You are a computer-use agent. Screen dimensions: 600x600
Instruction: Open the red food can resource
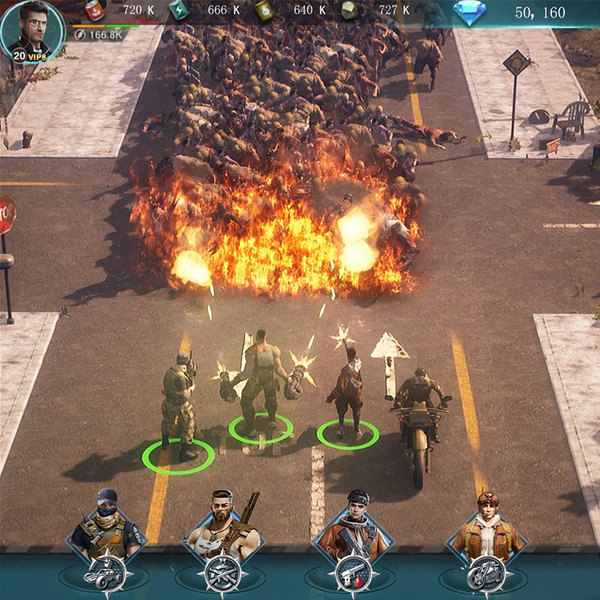click(94, 11)
